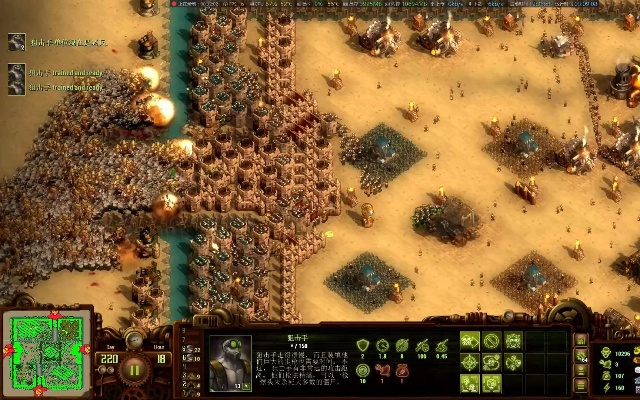640x400 pixels.
Task: Click the pause button between day and hour
Action: (x=135, y=366)
